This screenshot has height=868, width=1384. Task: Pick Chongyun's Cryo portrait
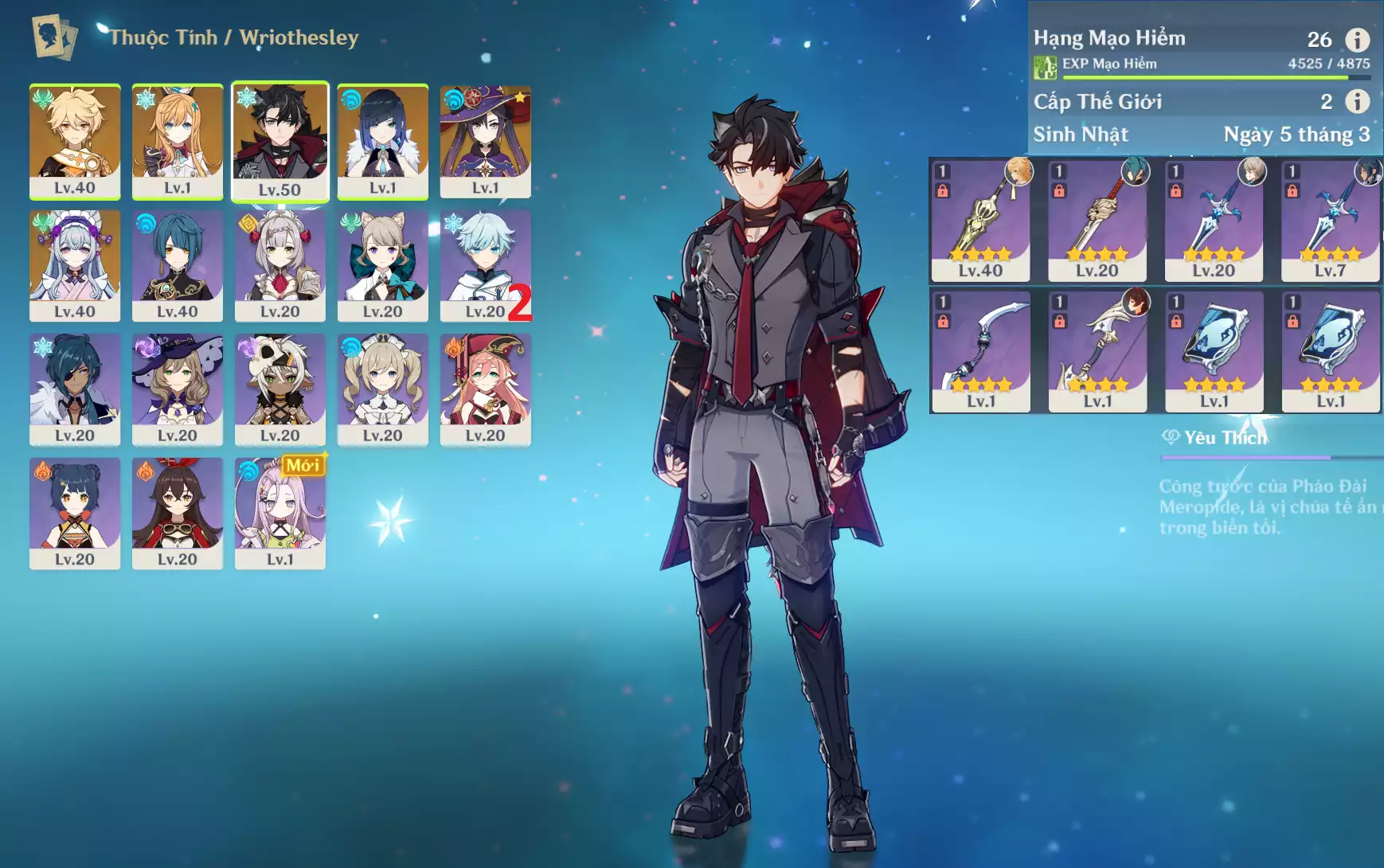click(485, 265)
